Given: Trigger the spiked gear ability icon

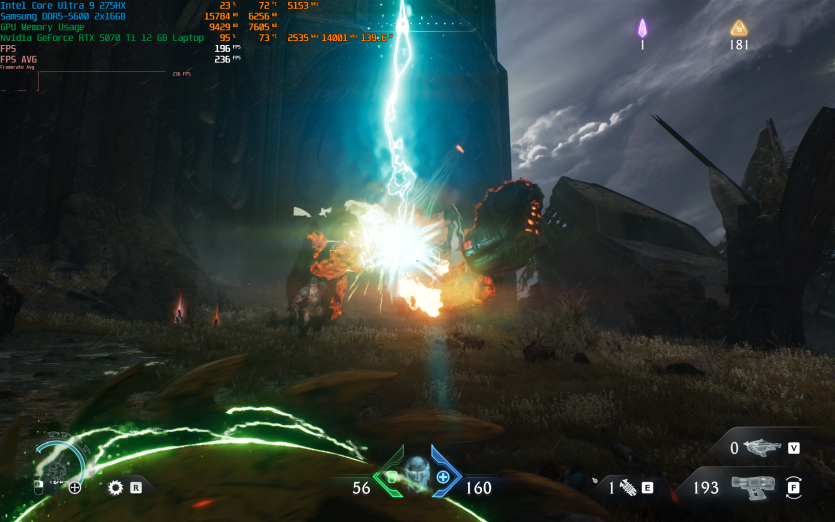Looking at the screenshot, I should point(115,488).
